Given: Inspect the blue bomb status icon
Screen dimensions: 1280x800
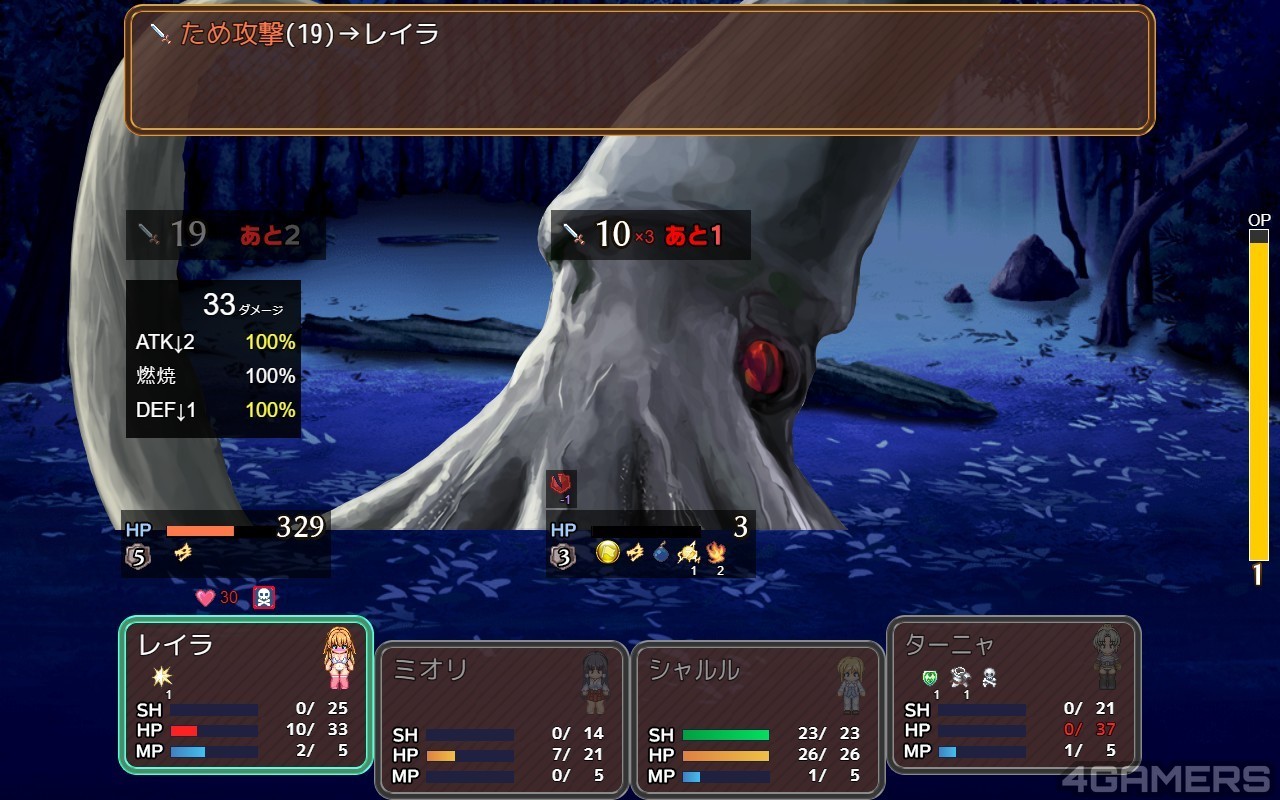Looking at the screenshot, I should (660, 552).
